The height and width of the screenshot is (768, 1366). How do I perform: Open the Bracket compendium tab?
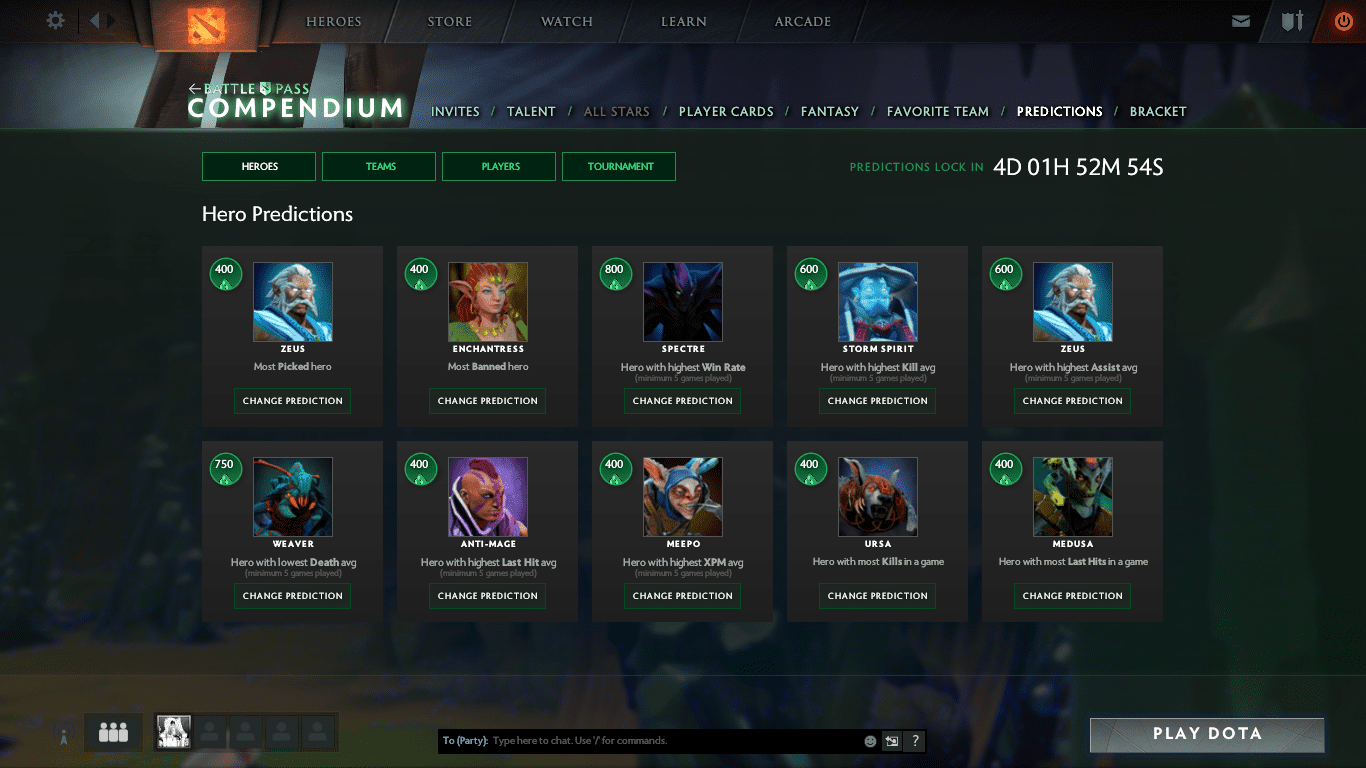(x=1157, y=112)
